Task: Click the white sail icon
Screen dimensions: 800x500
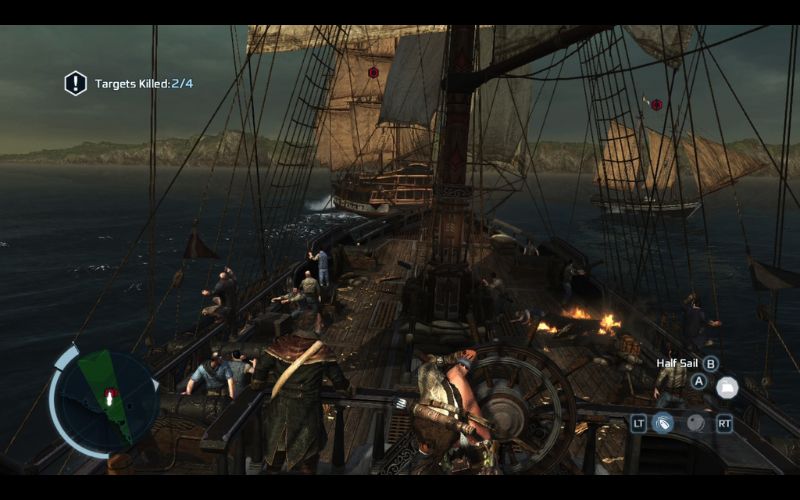Action: click(x=727, y=386)
